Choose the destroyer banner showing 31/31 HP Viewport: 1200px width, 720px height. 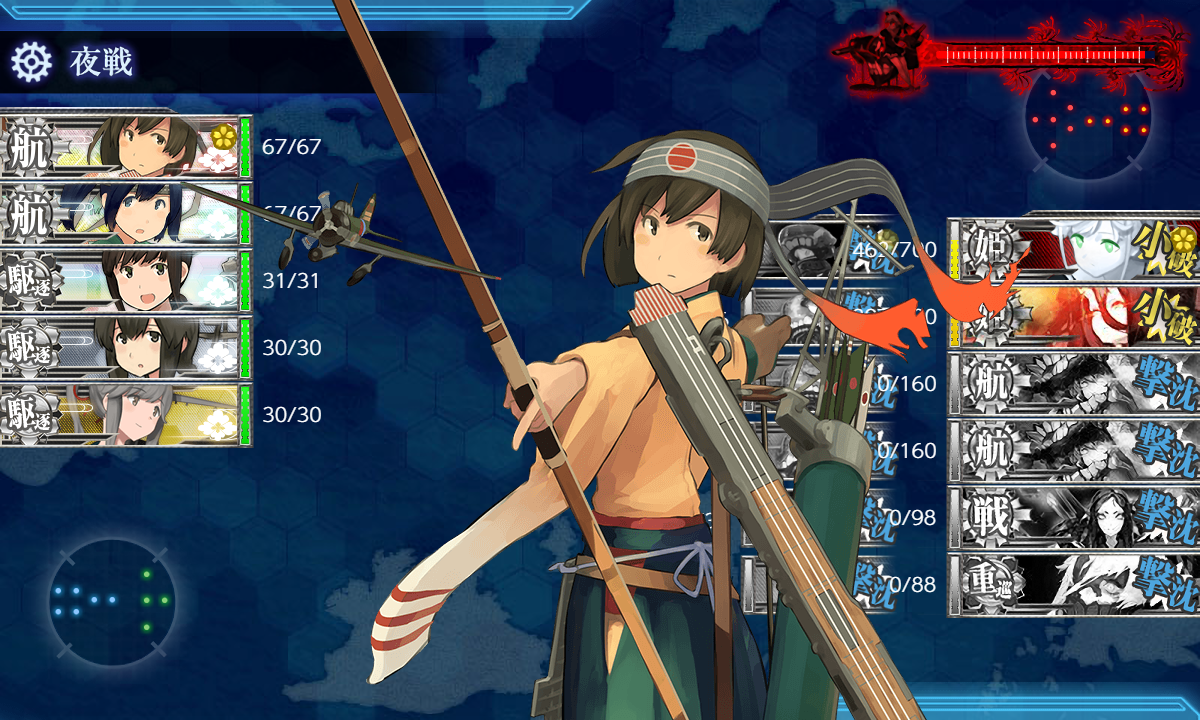coord(125,281)
